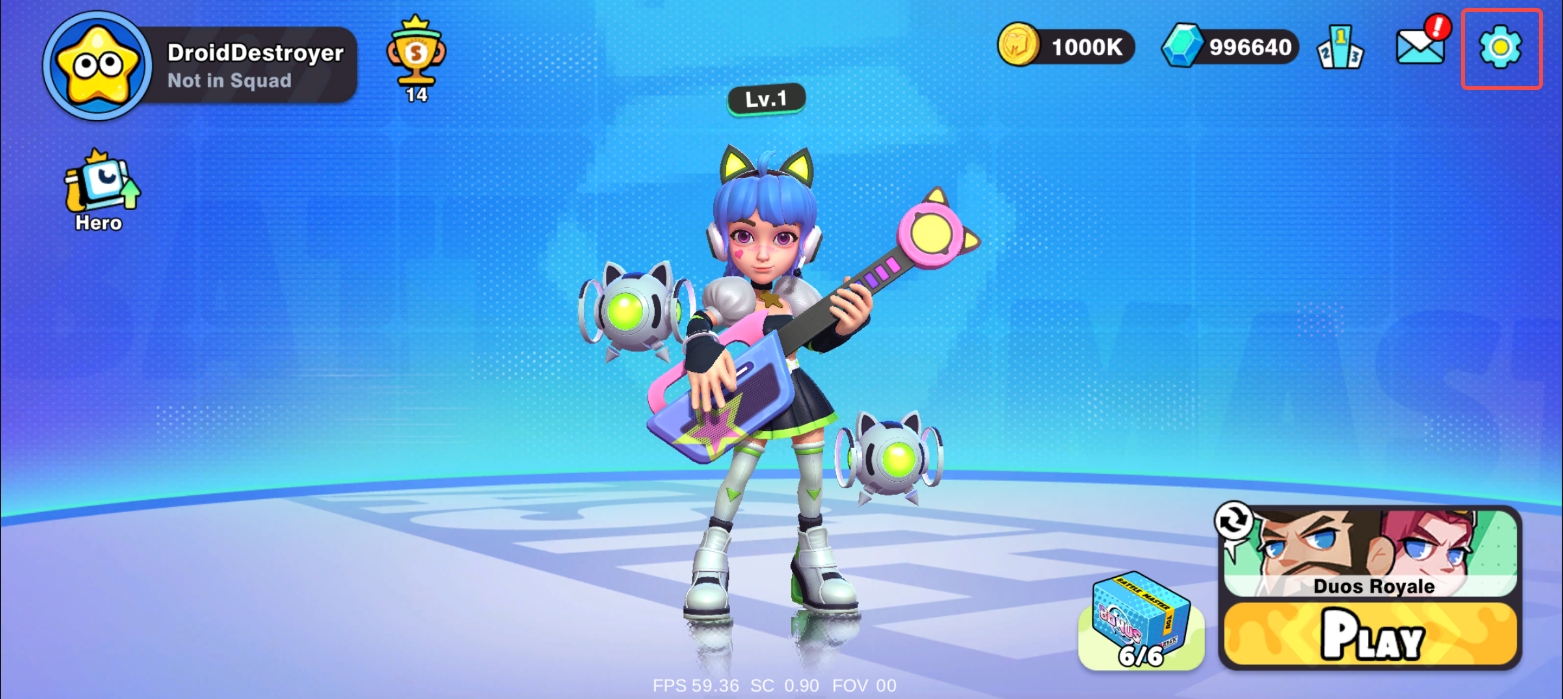Show the leaderboard podium icon
The image size is (1563, 699).
1340,48
